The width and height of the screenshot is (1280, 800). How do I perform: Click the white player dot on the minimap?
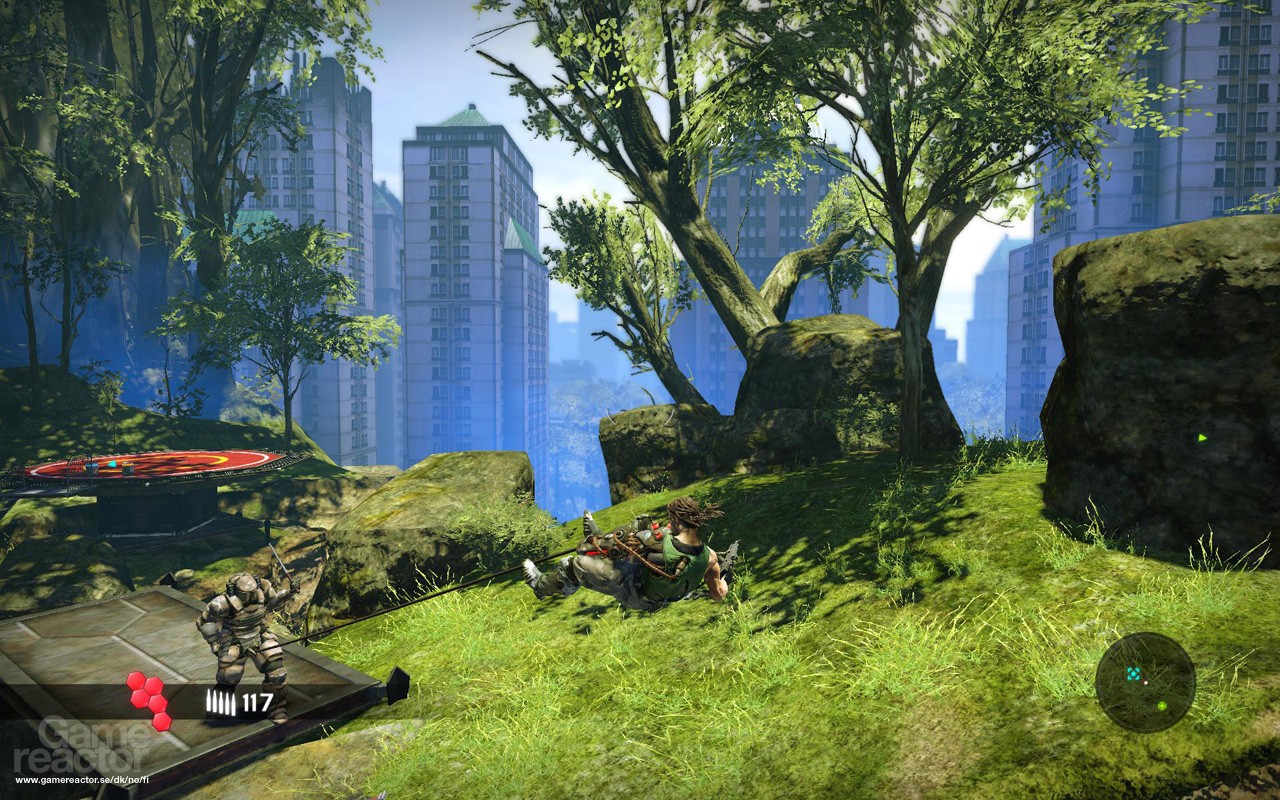1146,683
